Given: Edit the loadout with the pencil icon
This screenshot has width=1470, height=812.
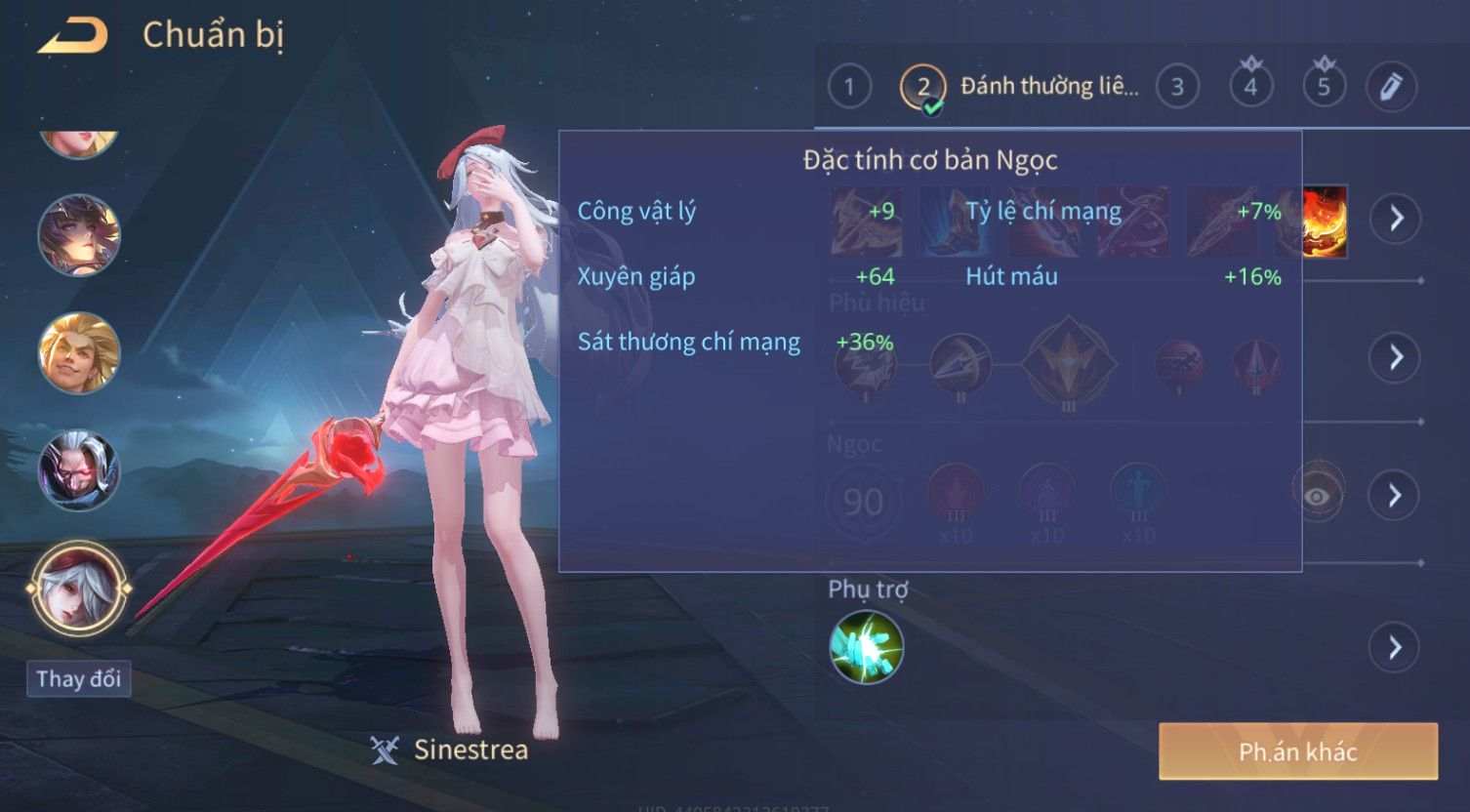Looking at the screenshot, I should [1391, 87].
